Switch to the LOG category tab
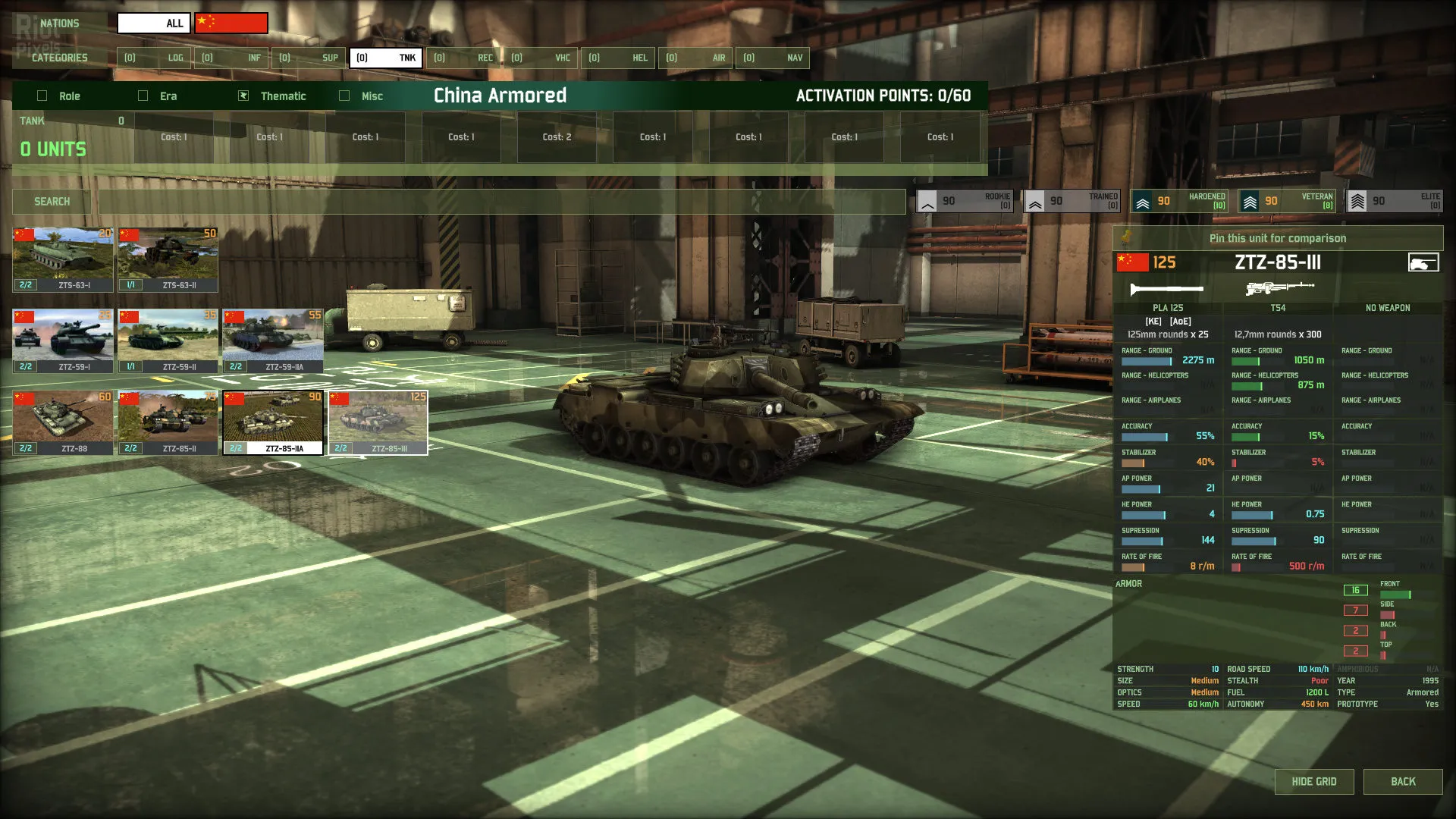Viewport: 1456px width, 819px height. pos(155,58)
